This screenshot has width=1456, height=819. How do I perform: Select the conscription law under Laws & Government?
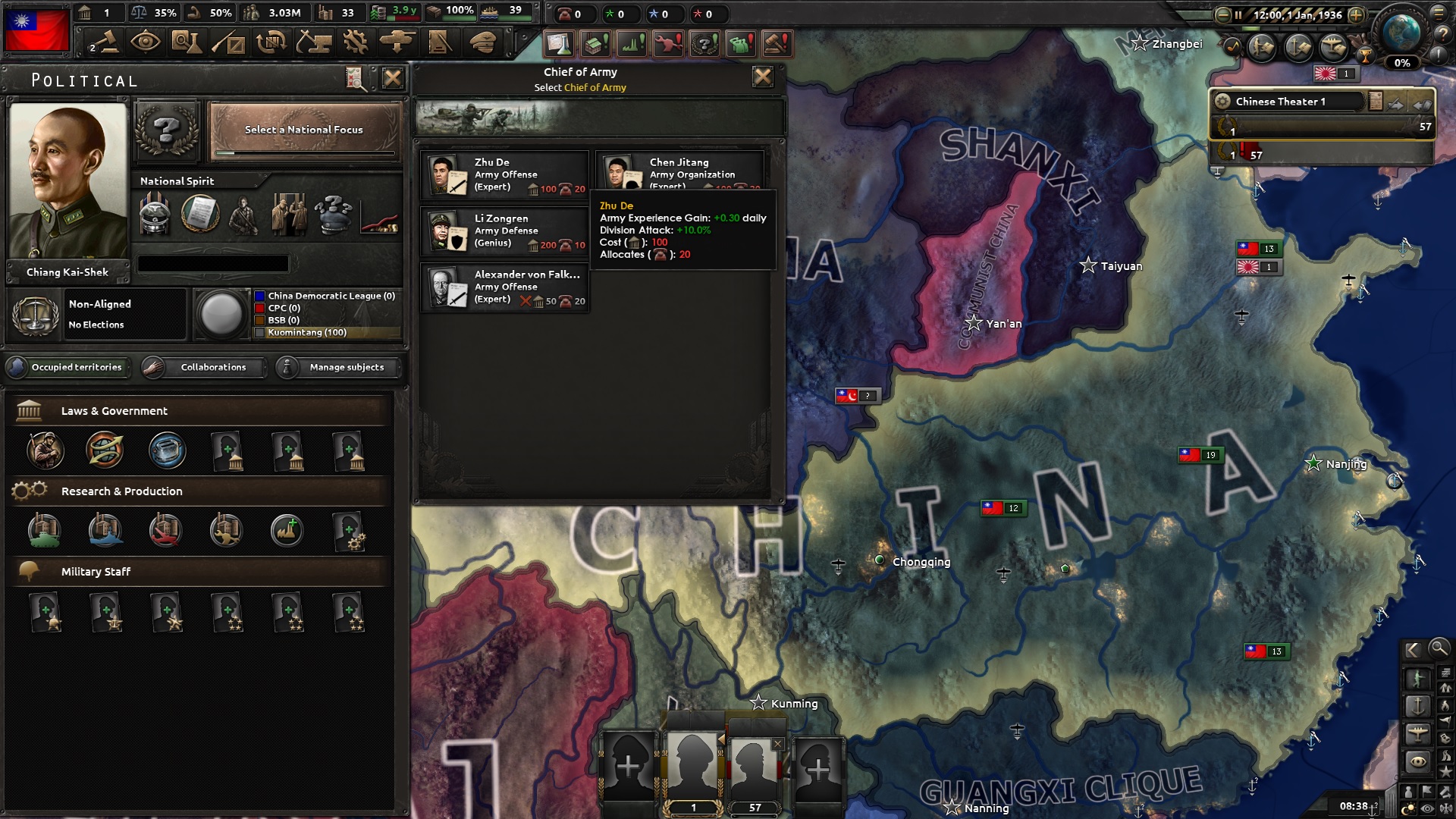[45, 451]
